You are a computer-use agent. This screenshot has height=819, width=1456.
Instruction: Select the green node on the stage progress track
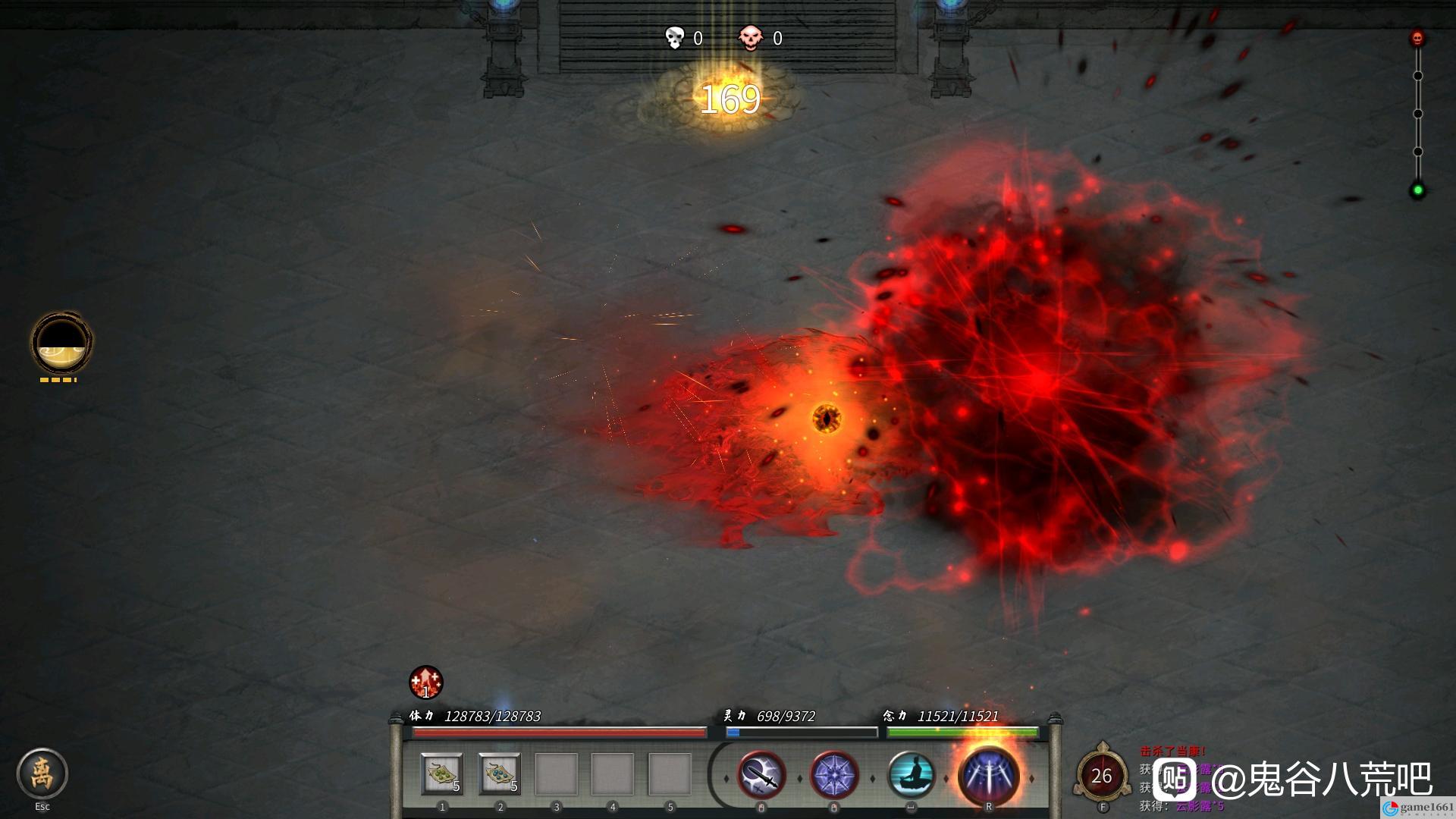coord(1417,190)
